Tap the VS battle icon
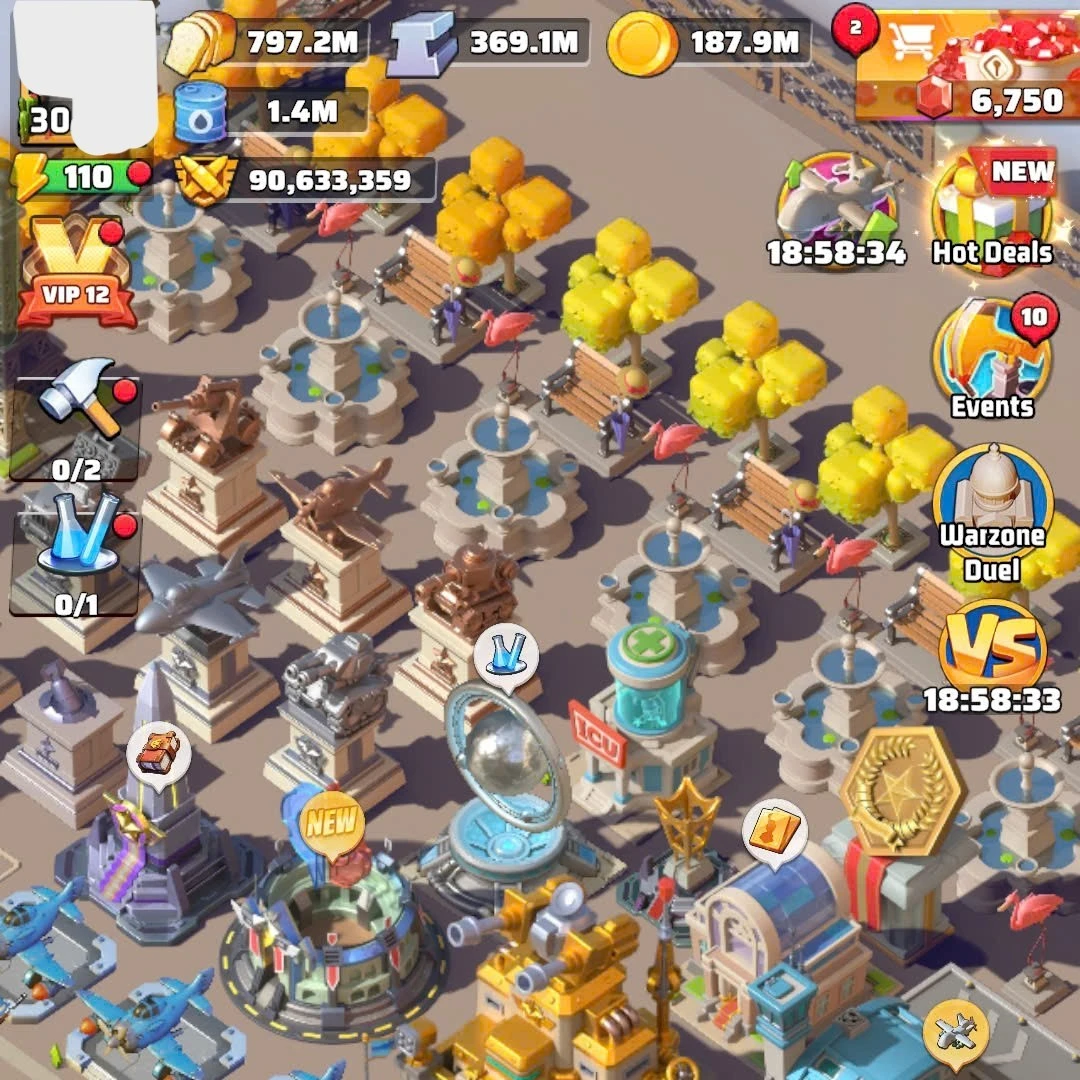 [x=992, y=650]
